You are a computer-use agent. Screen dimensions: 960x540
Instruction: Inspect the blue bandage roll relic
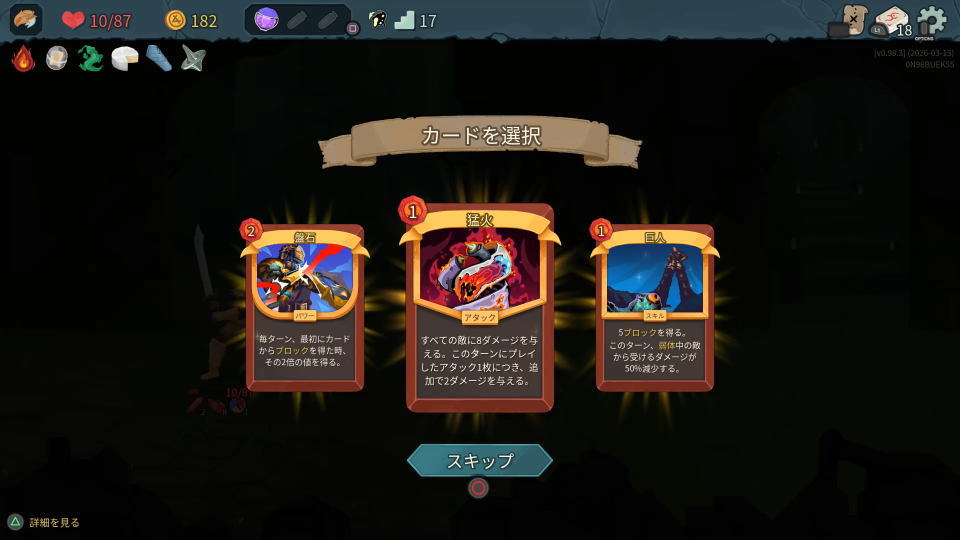tap(159, 58)
